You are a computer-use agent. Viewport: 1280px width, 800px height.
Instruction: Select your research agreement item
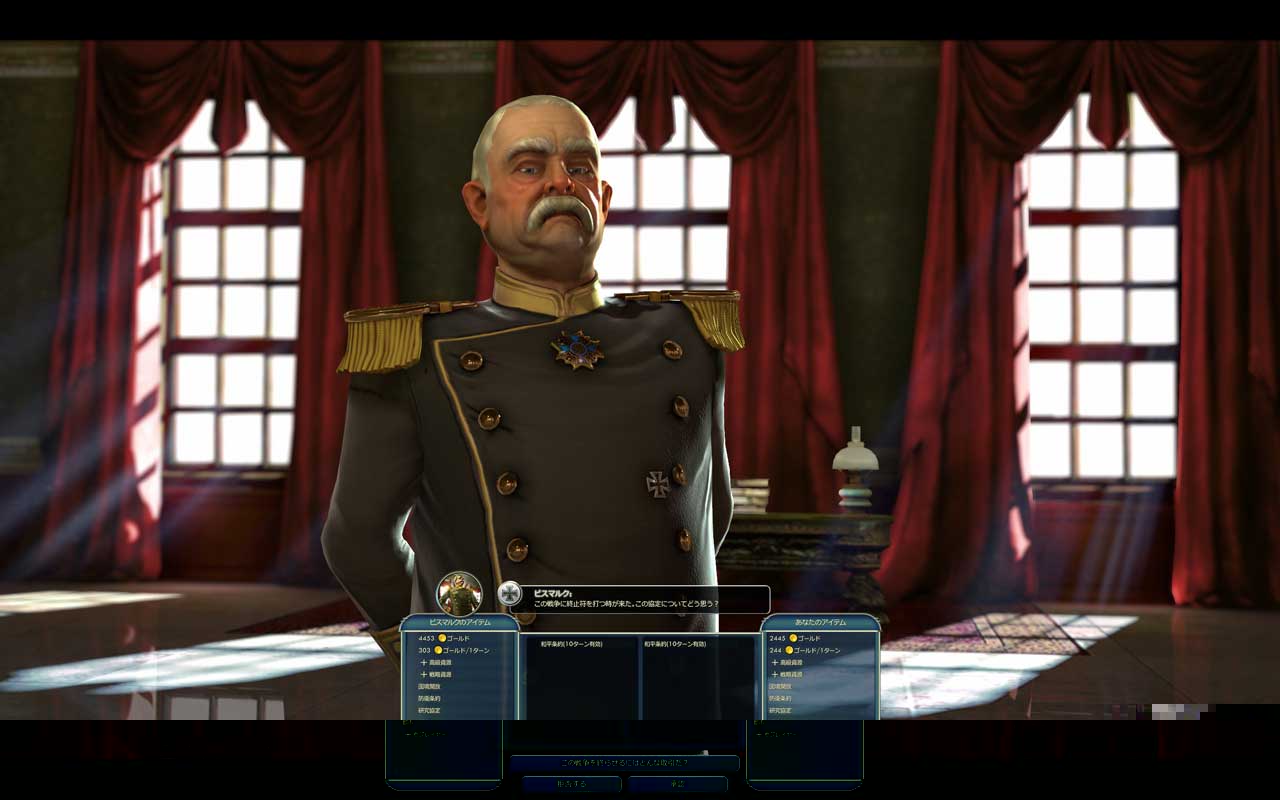tap(781, 710)
